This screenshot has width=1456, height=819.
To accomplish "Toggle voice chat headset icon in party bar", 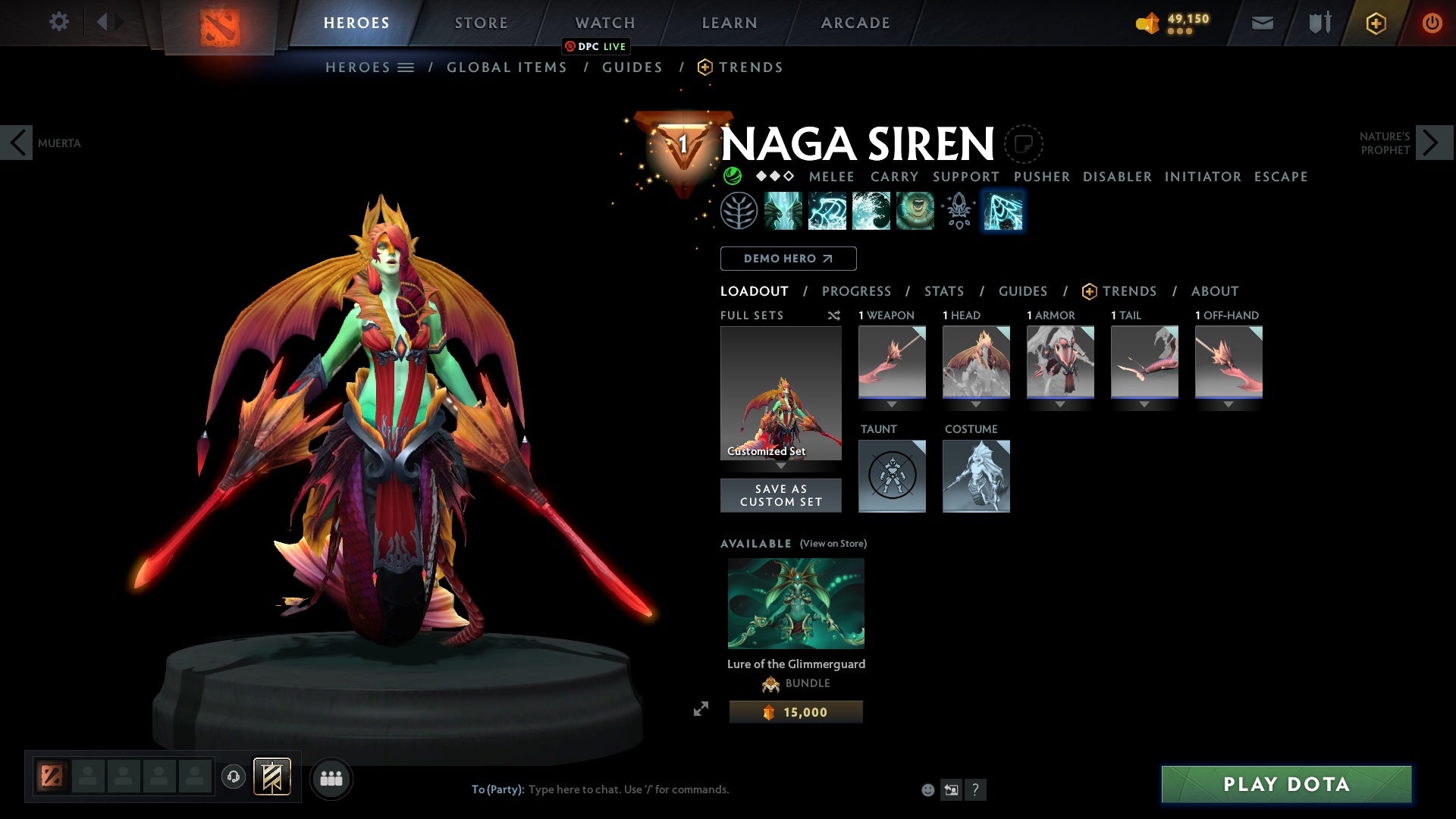I will pyautogui.click(x=234, y=778).
